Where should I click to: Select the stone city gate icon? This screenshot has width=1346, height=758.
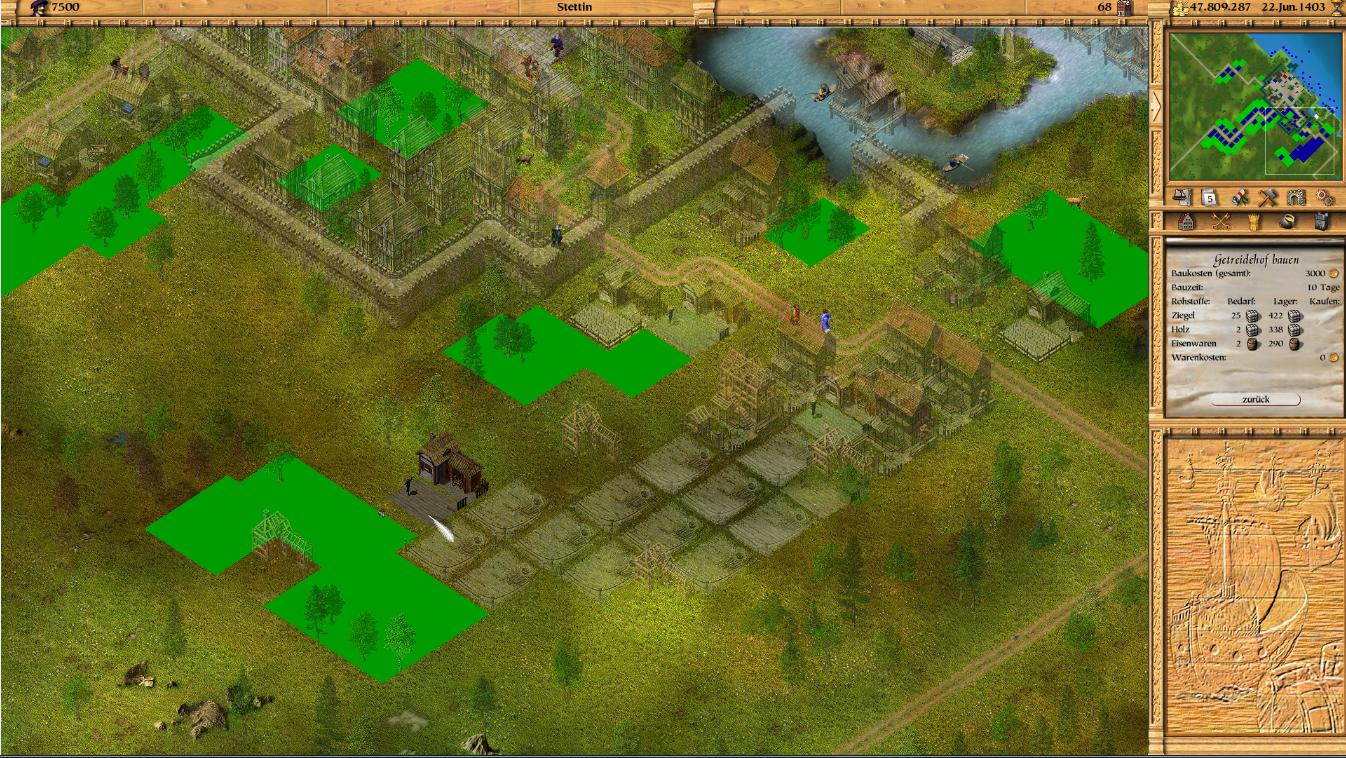coord(1297,197)
